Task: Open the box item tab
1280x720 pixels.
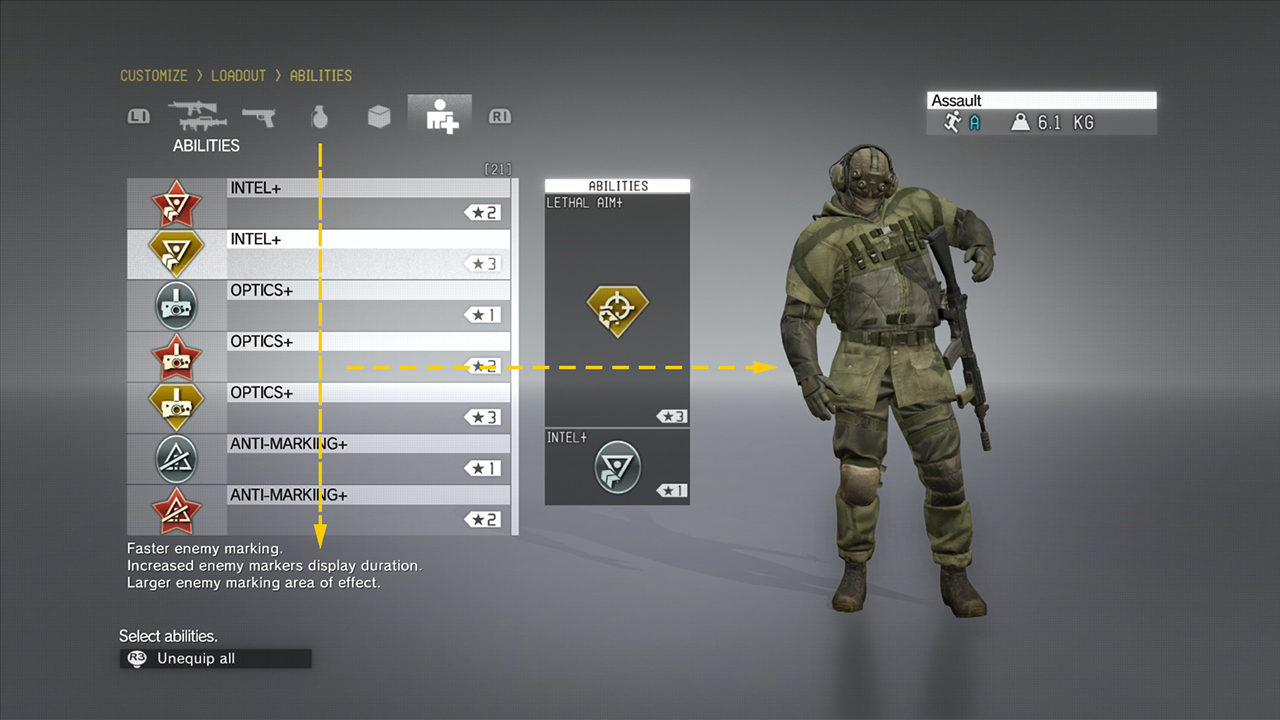Action: coord(379,117)
